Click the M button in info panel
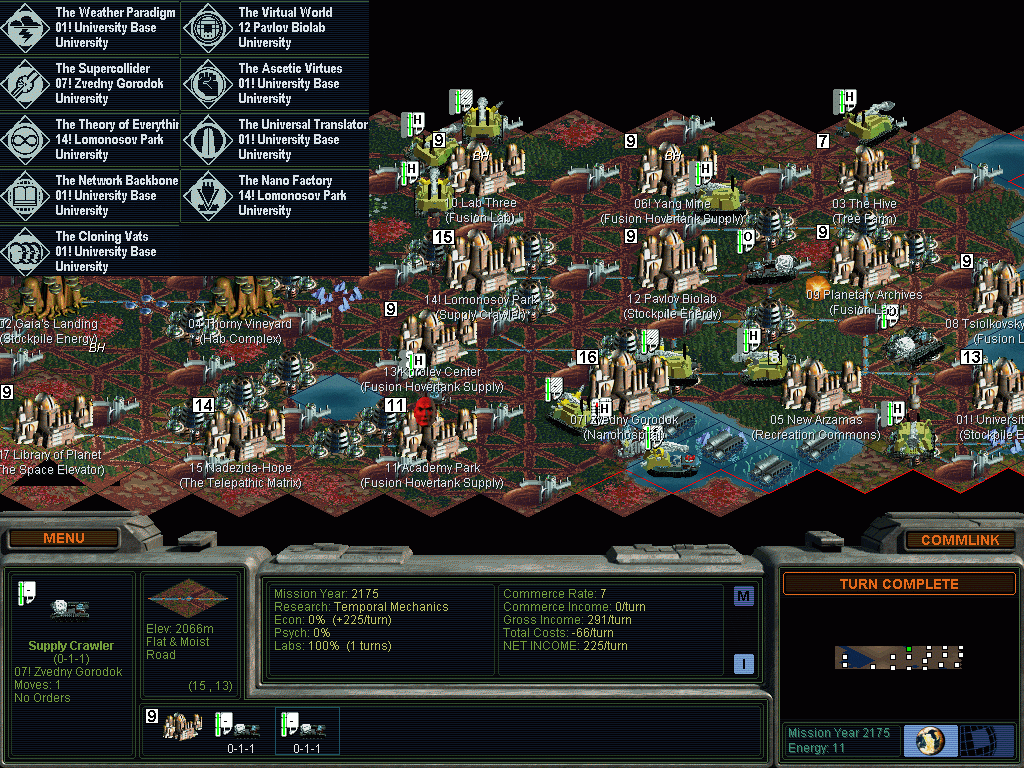 (x=744, y=596)
